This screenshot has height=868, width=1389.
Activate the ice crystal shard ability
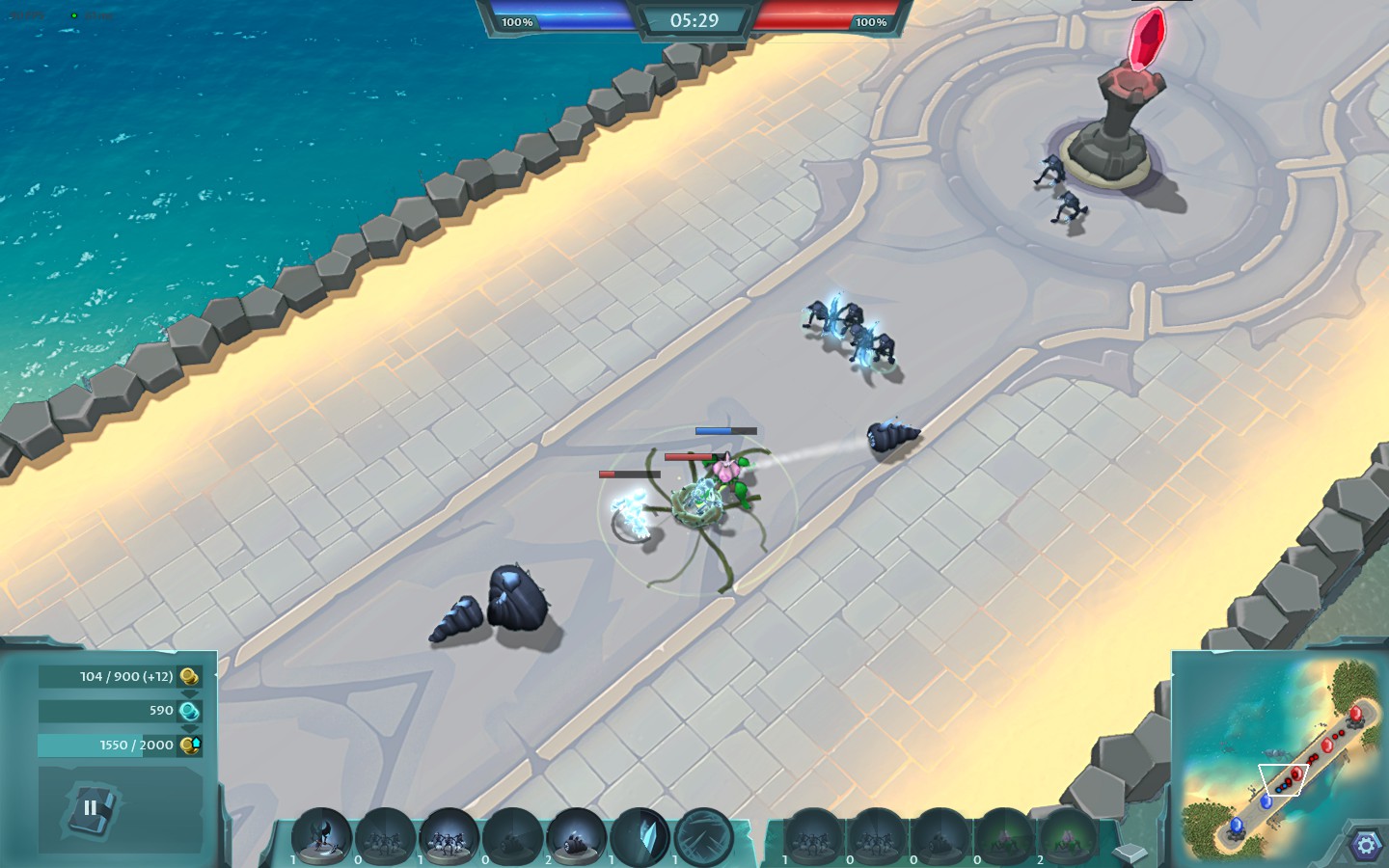[640, 835]
